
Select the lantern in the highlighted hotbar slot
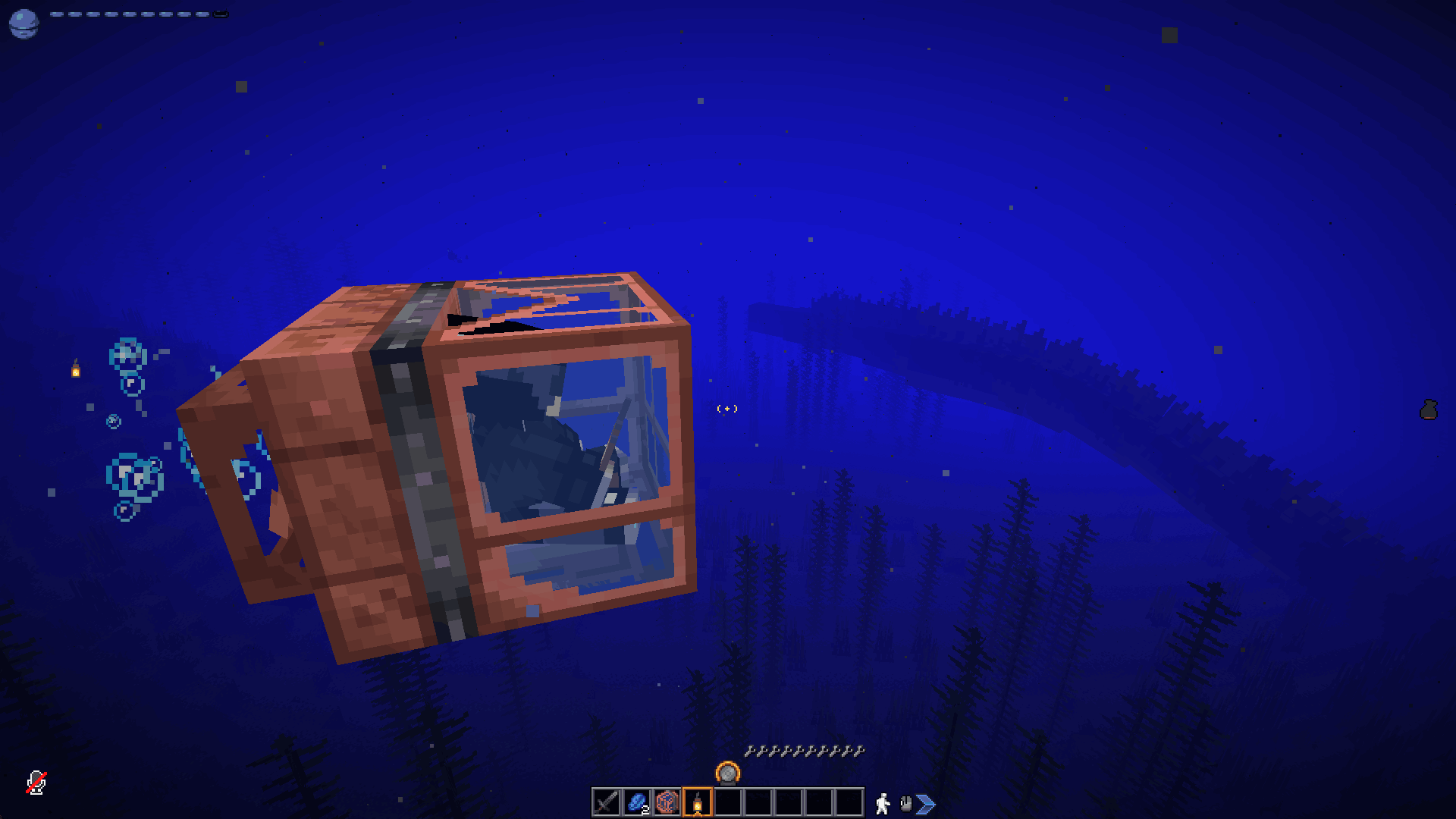(x=699, y=802)
